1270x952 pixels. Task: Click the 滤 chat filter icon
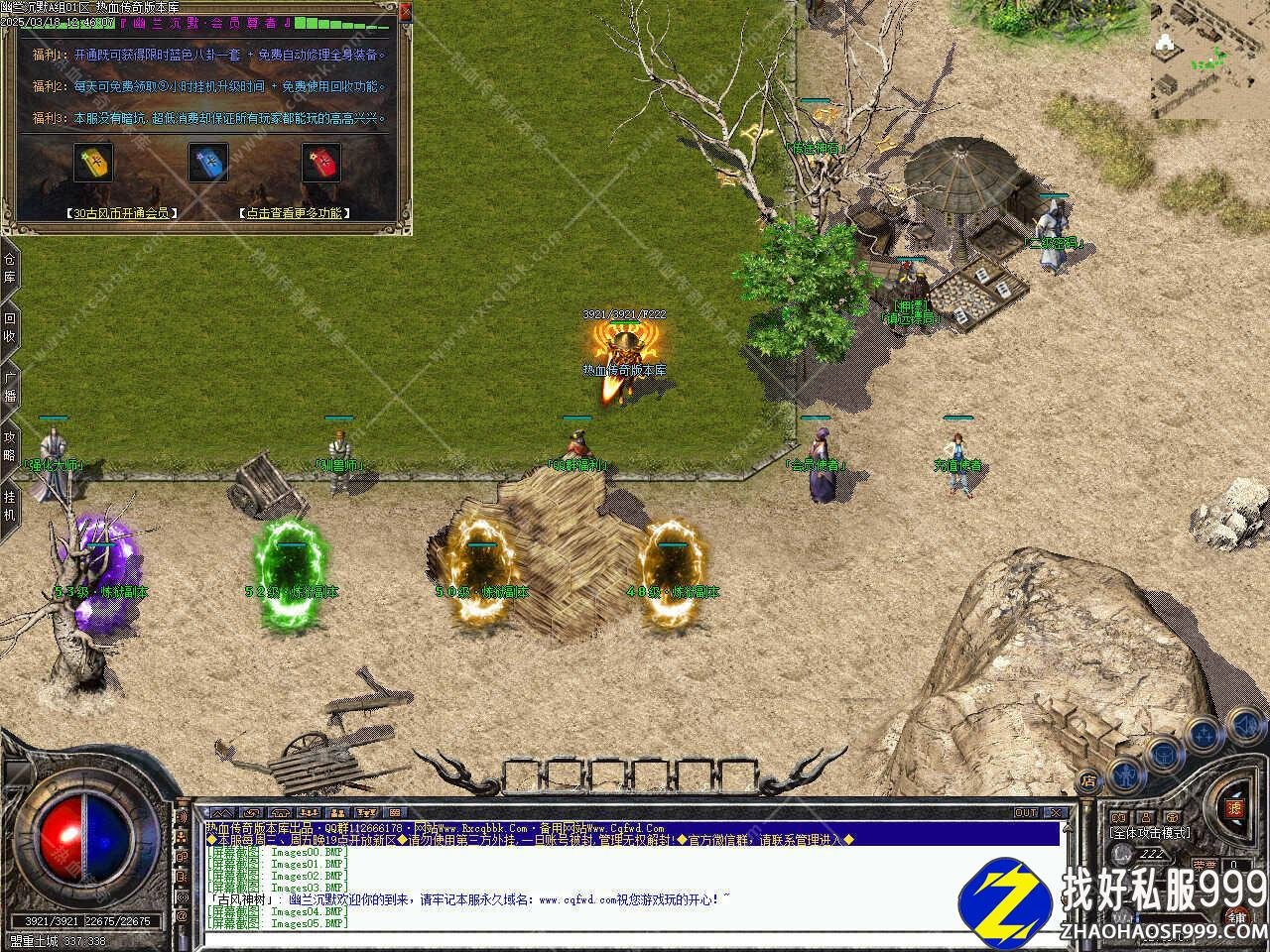(x=1236, y=807)
